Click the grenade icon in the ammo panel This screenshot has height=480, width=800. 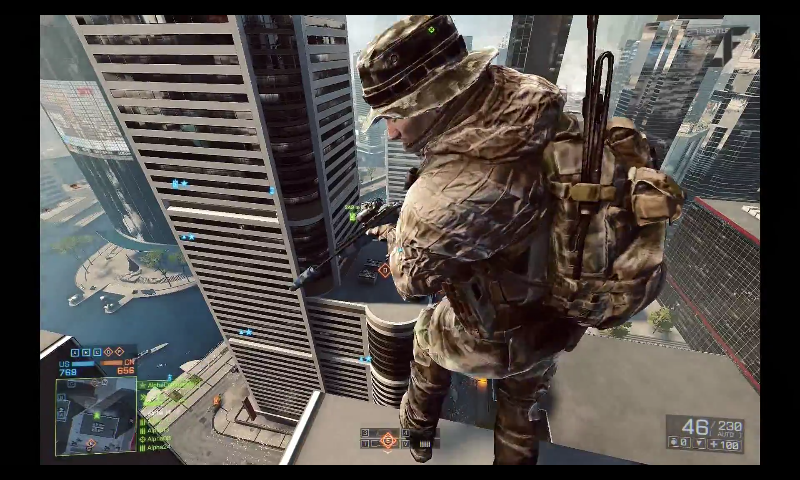click(x=675, y=442)
